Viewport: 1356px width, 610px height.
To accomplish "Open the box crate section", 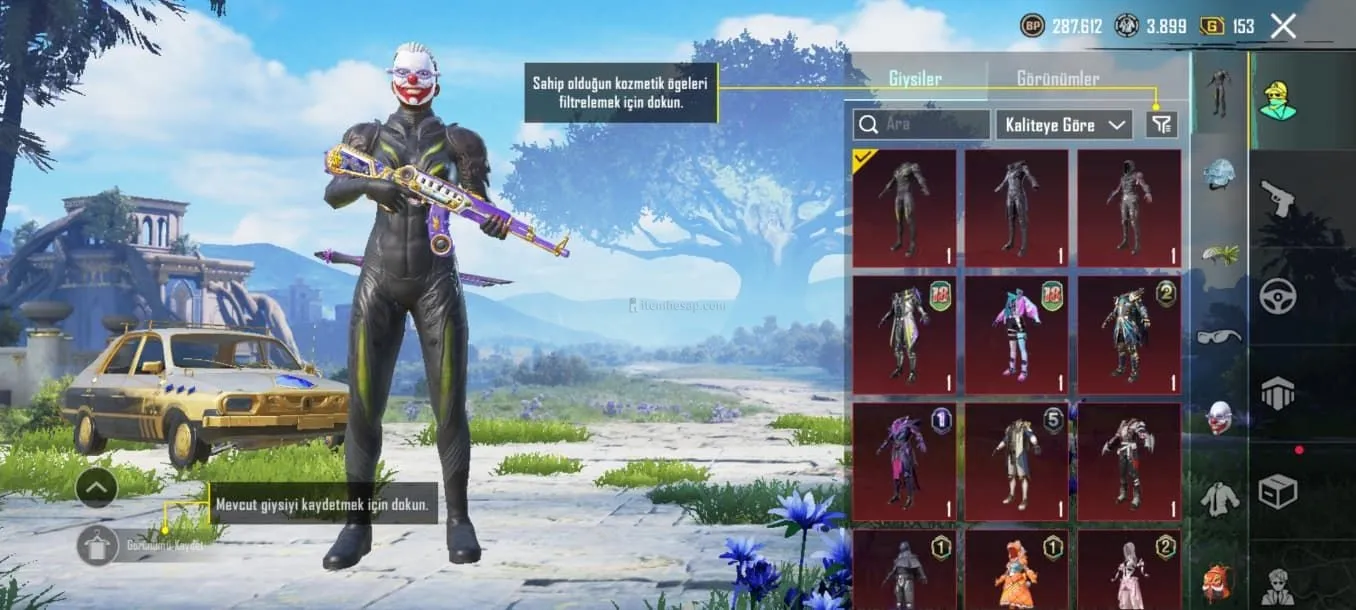I will 1277,491.
